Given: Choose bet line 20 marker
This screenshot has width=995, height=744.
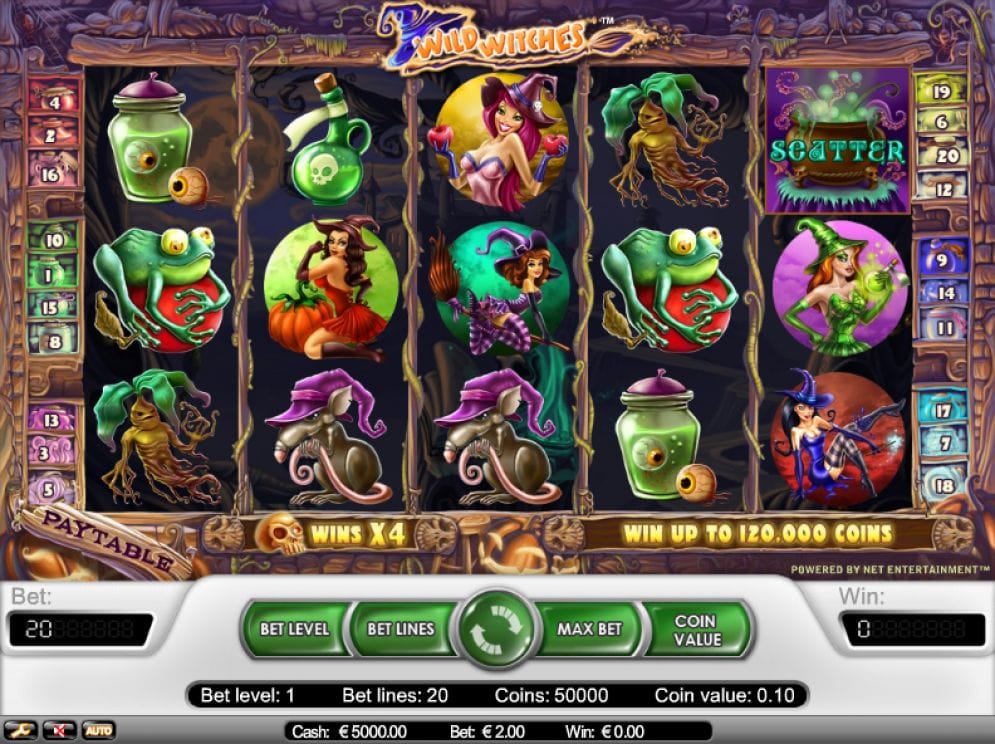Looking at the screenshot, I should [x=945, y=155].
